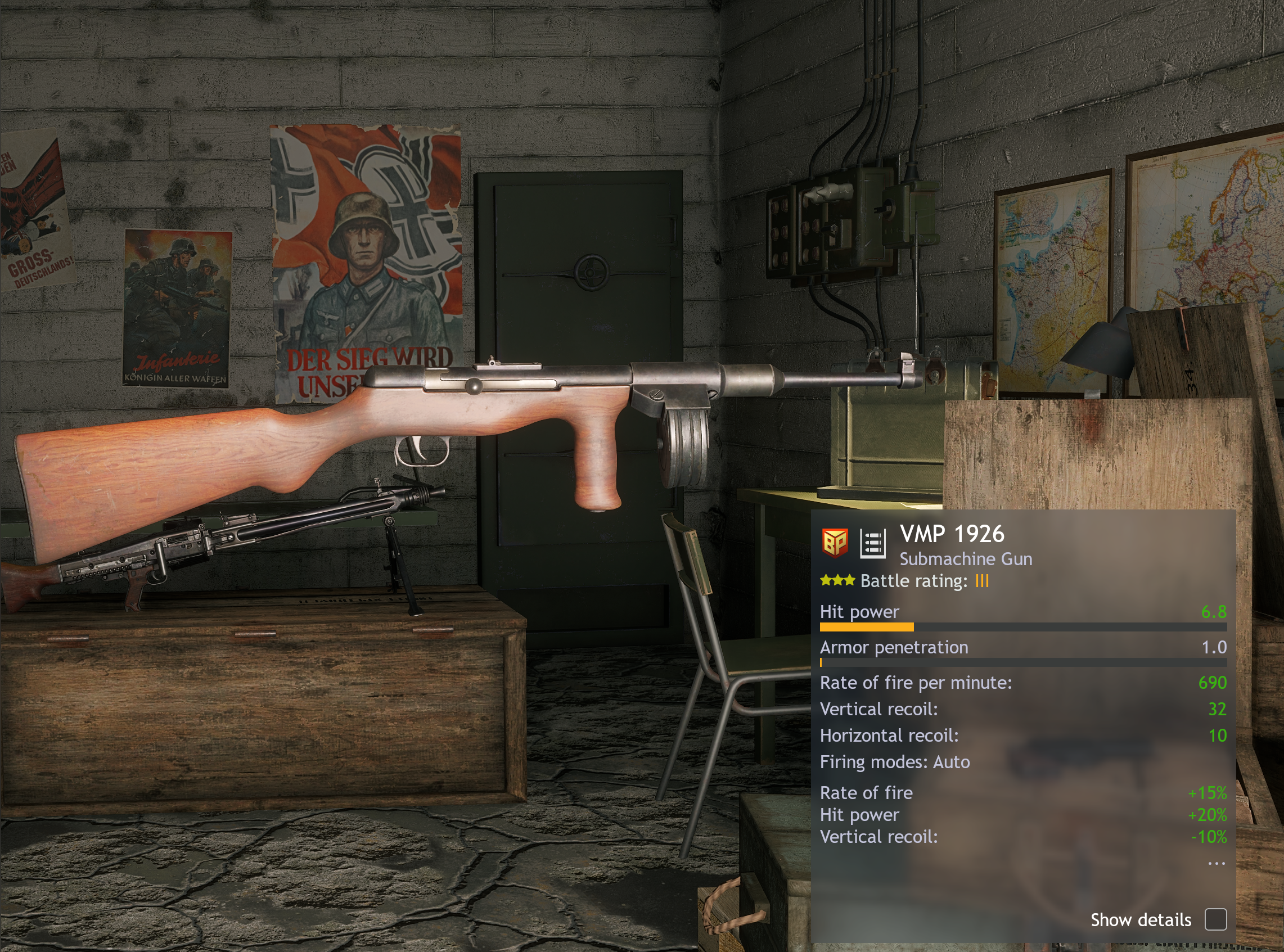Click the Battle Pass BP badge icon
Screen dimensions: 1284x952
point(835,543)
